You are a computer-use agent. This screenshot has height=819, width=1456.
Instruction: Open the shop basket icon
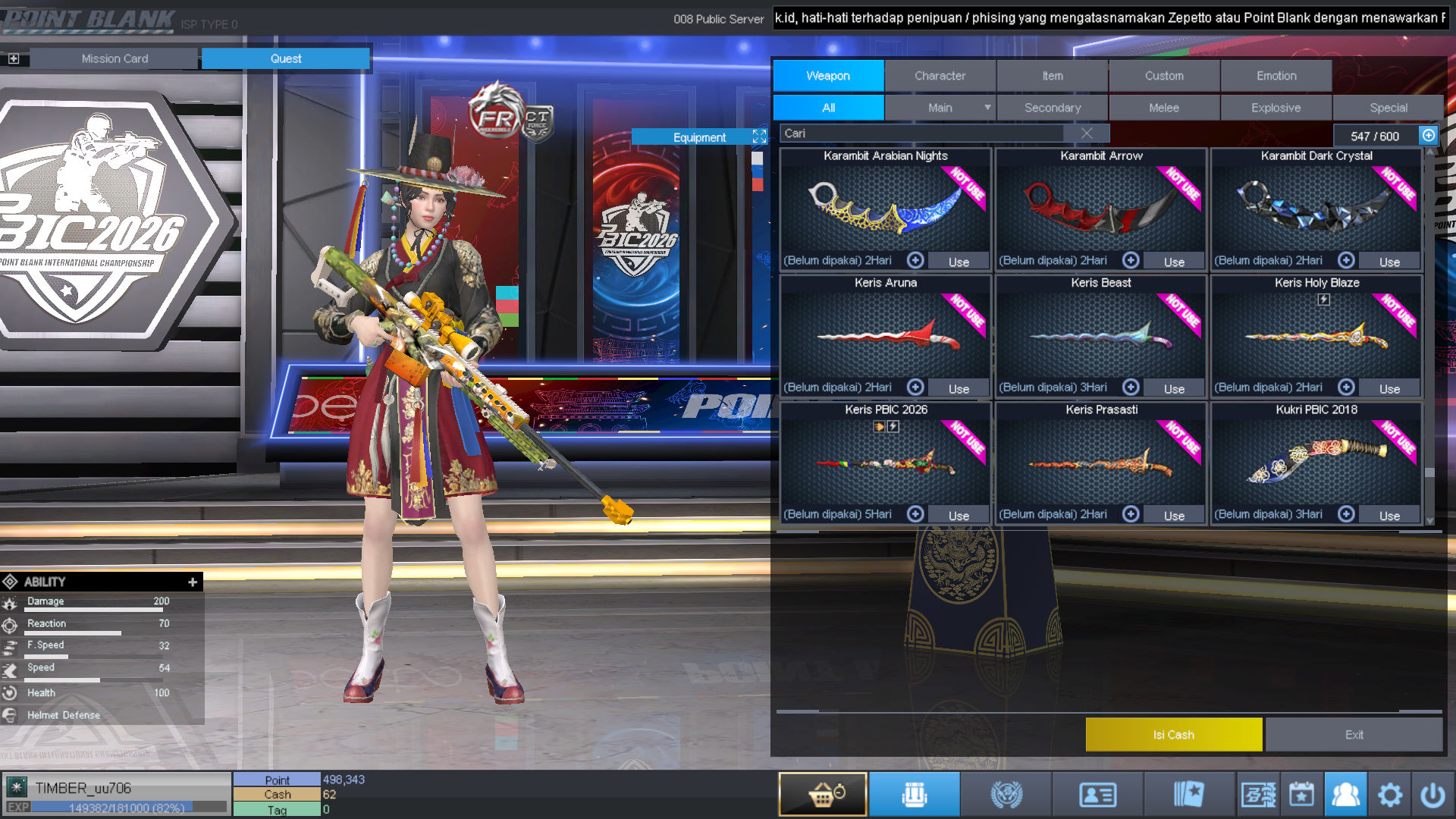823,794
